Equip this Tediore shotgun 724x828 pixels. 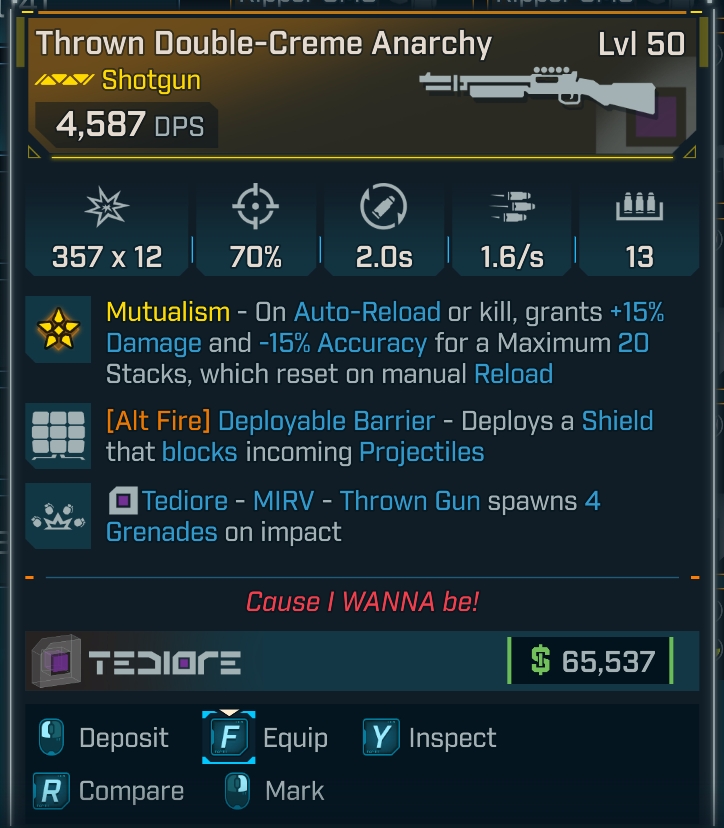click(x=266, y=739)
